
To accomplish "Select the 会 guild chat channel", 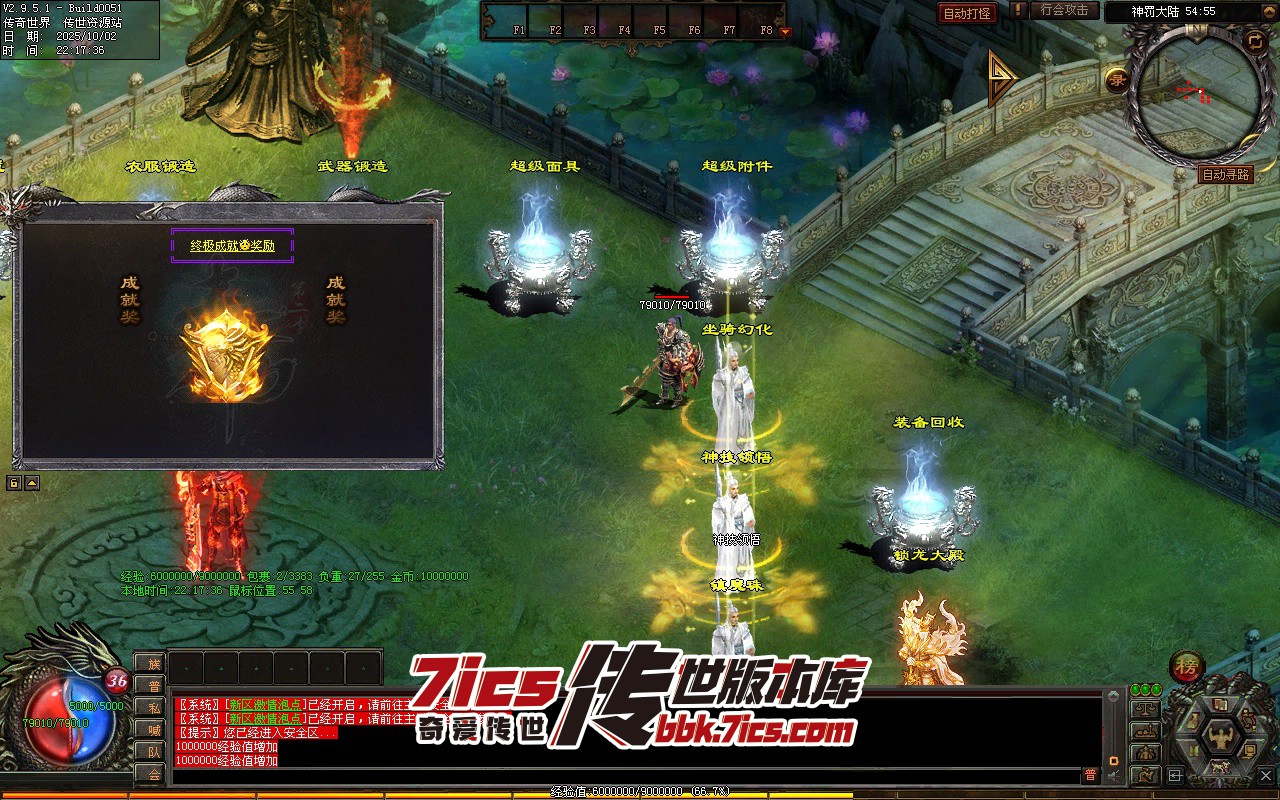I will [x=153, y=774].
